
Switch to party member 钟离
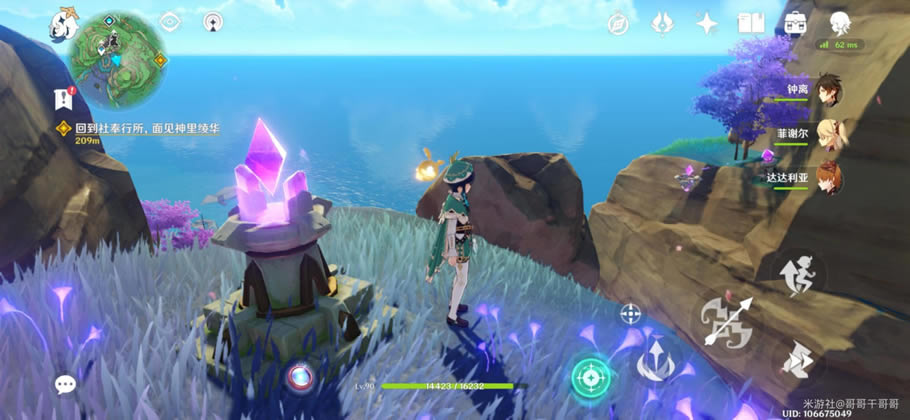tap(826, 90)
